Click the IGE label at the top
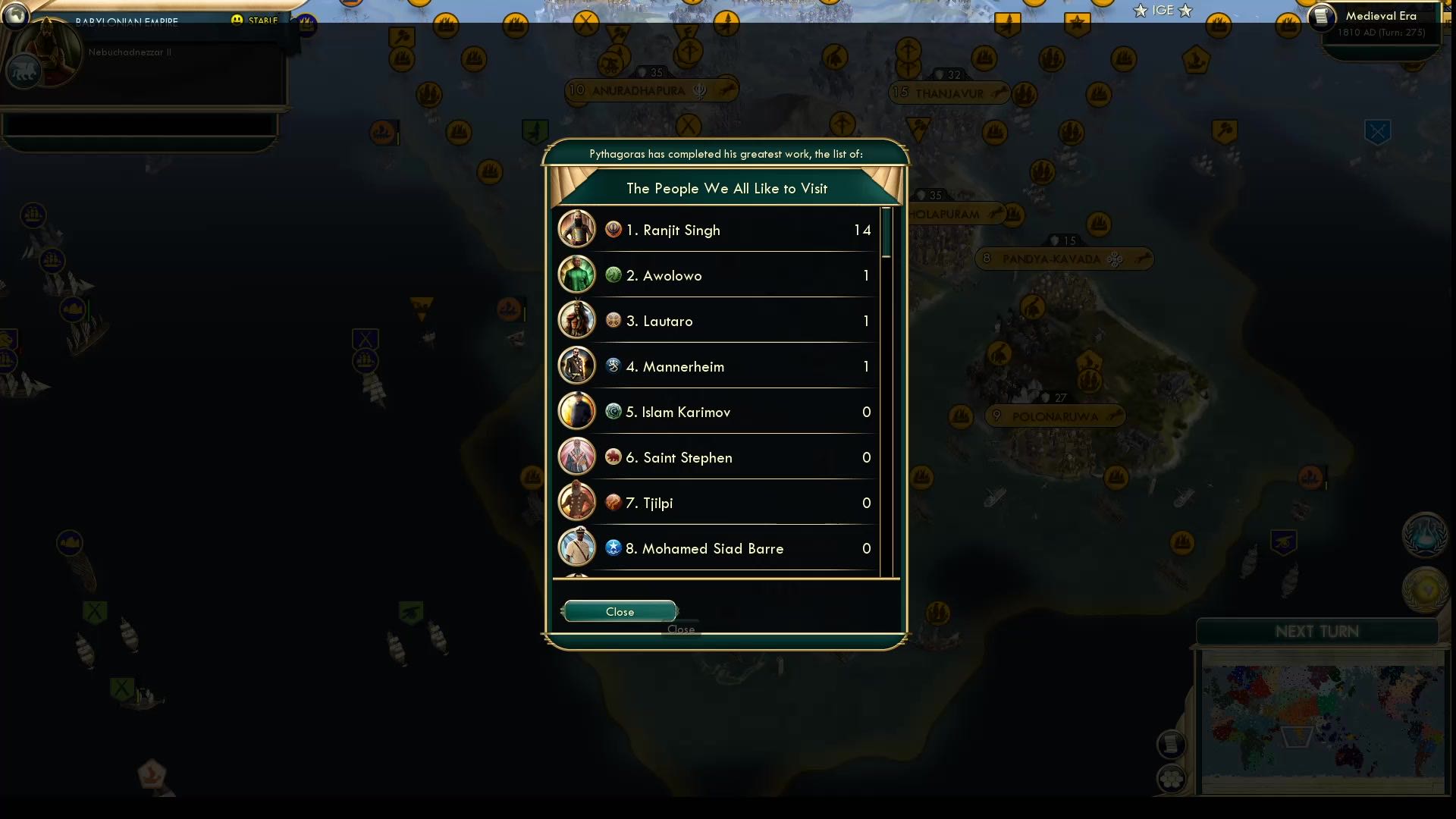This screenshot has height=819, width=1456. coord(1162,11)
